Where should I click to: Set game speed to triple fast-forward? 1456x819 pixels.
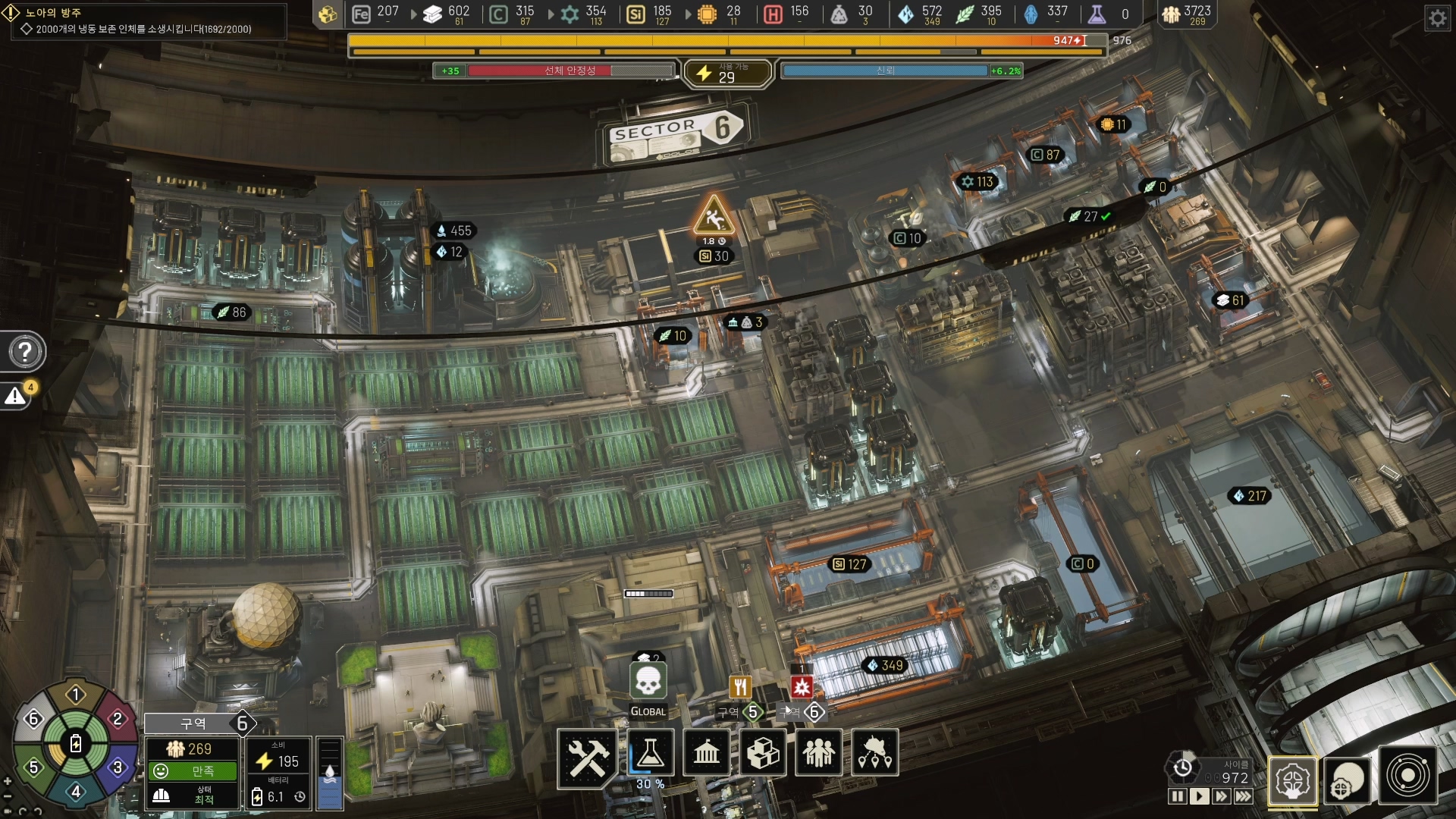coord(1244,796)
